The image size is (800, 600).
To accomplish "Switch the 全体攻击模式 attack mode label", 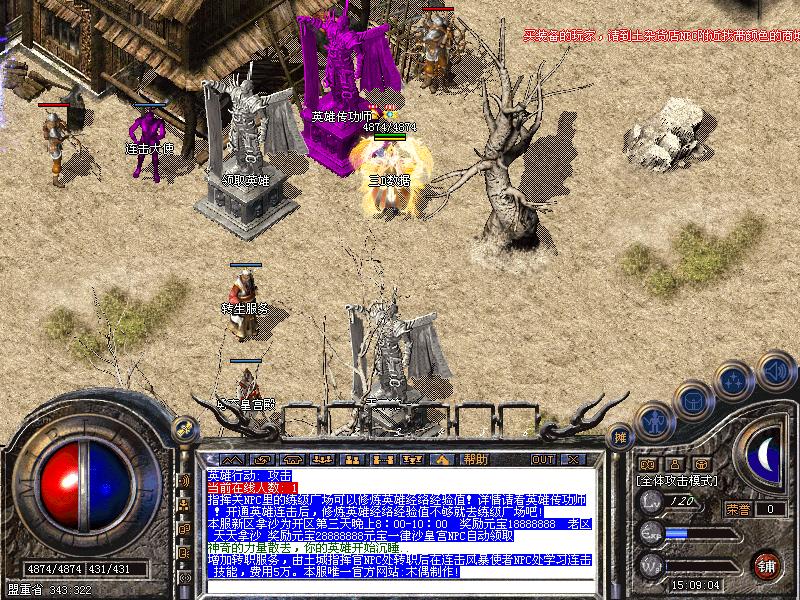I will pos(676,480).
